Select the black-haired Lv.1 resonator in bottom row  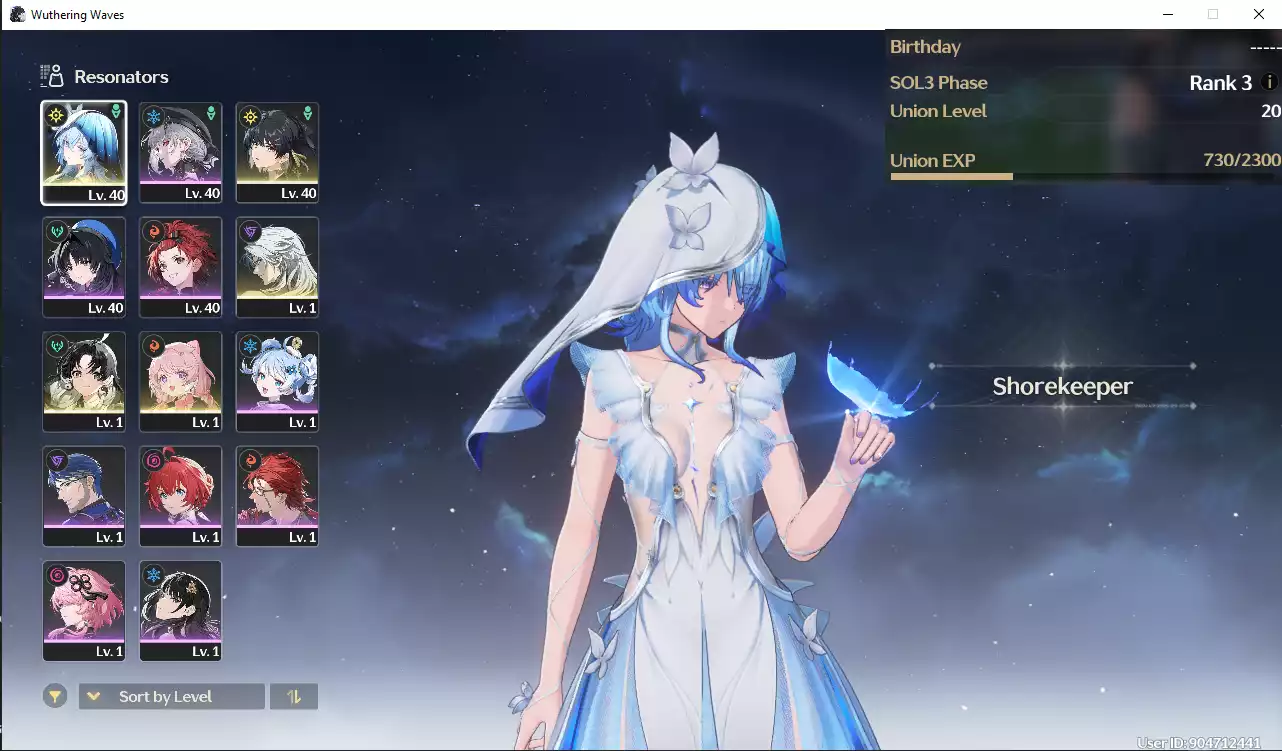(x=180, y=610)
